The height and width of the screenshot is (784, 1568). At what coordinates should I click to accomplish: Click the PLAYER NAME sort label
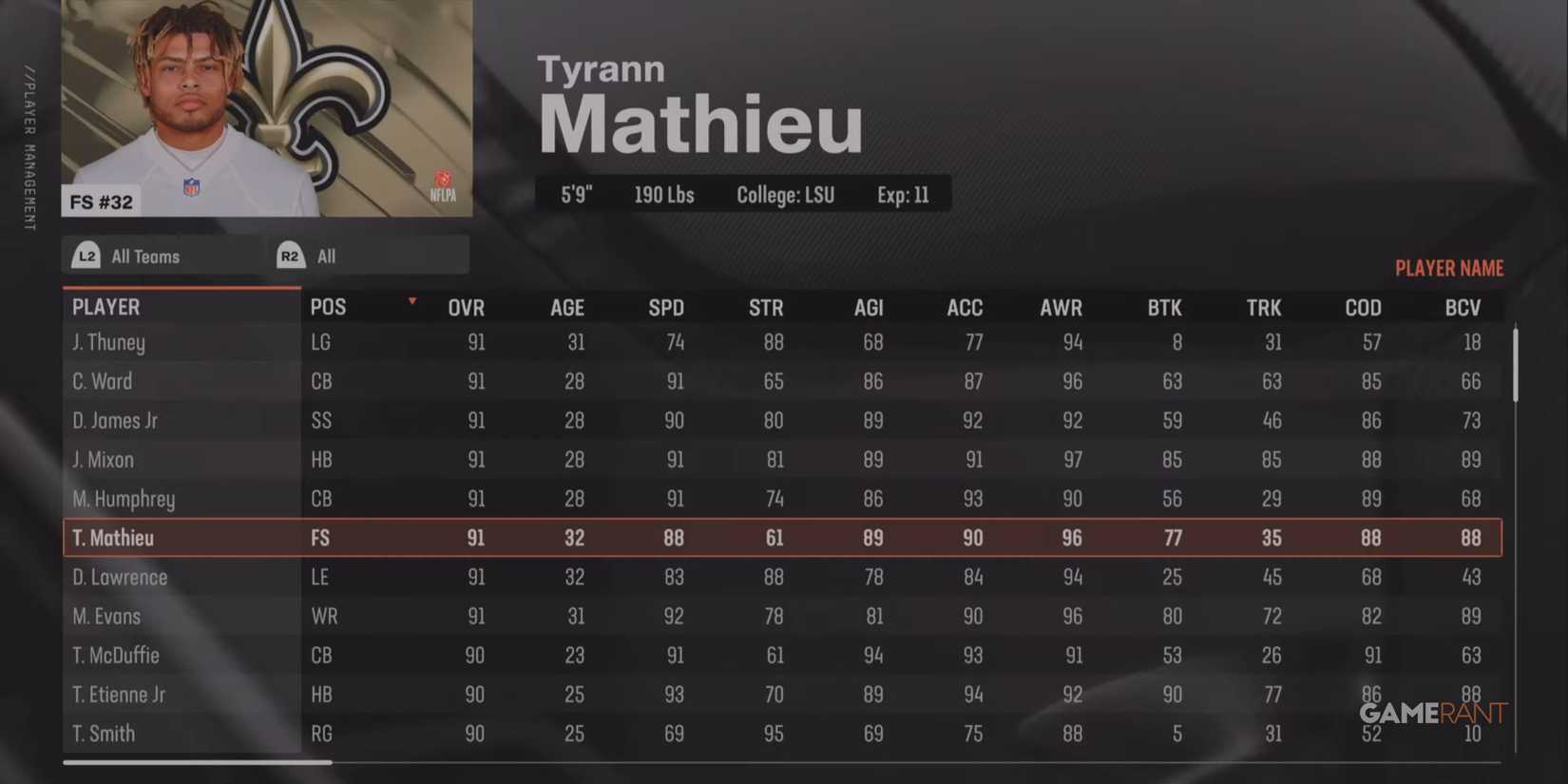1449,268
